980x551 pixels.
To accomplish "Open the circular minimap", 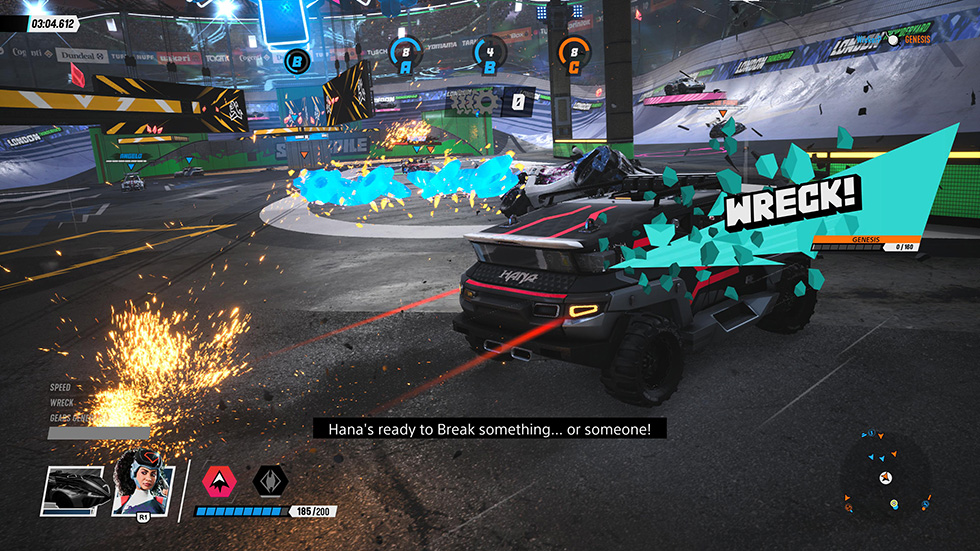I will point(885,476).
